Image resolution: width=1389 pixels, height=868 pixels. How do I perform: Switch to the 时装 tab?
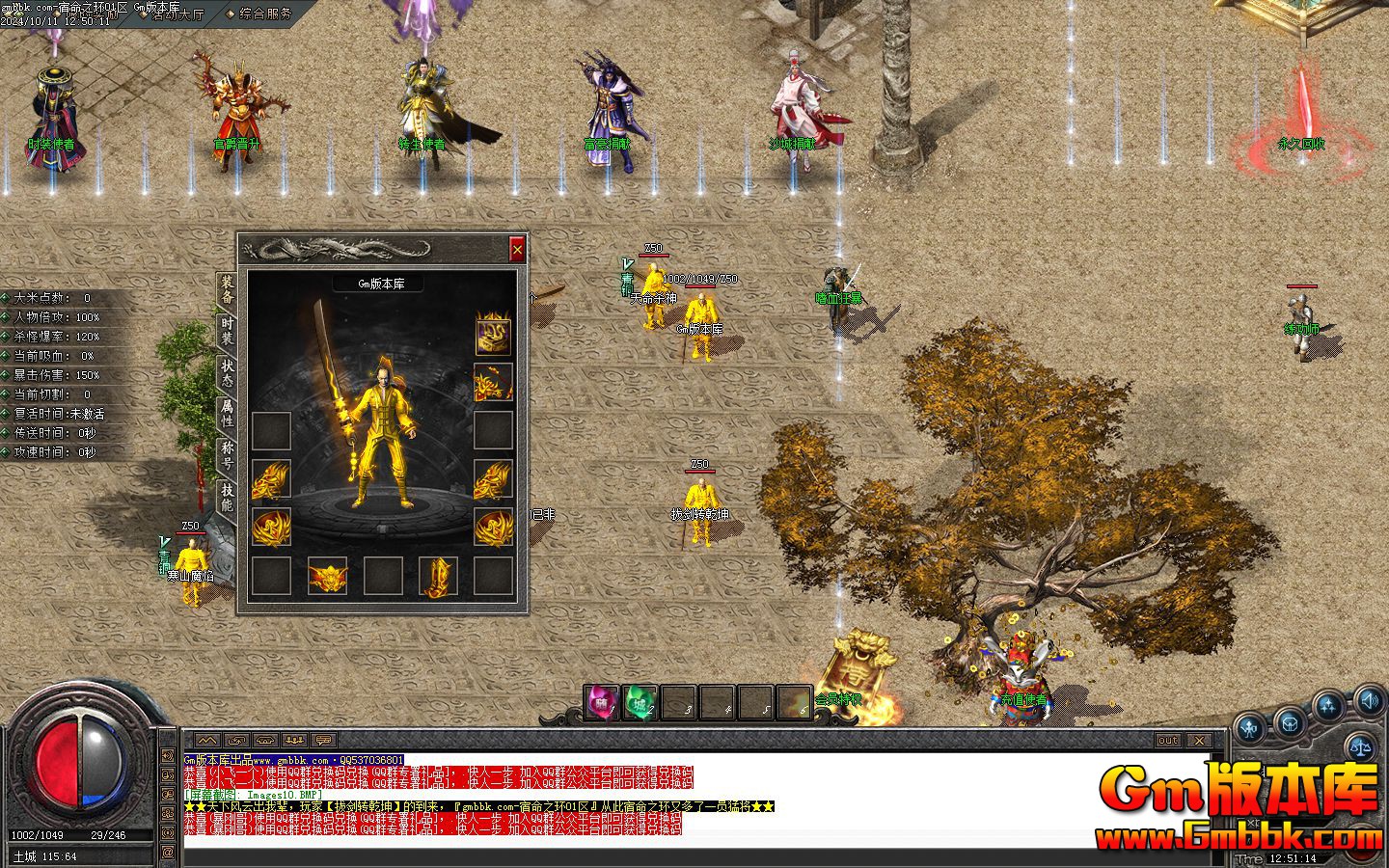point(227,330)
